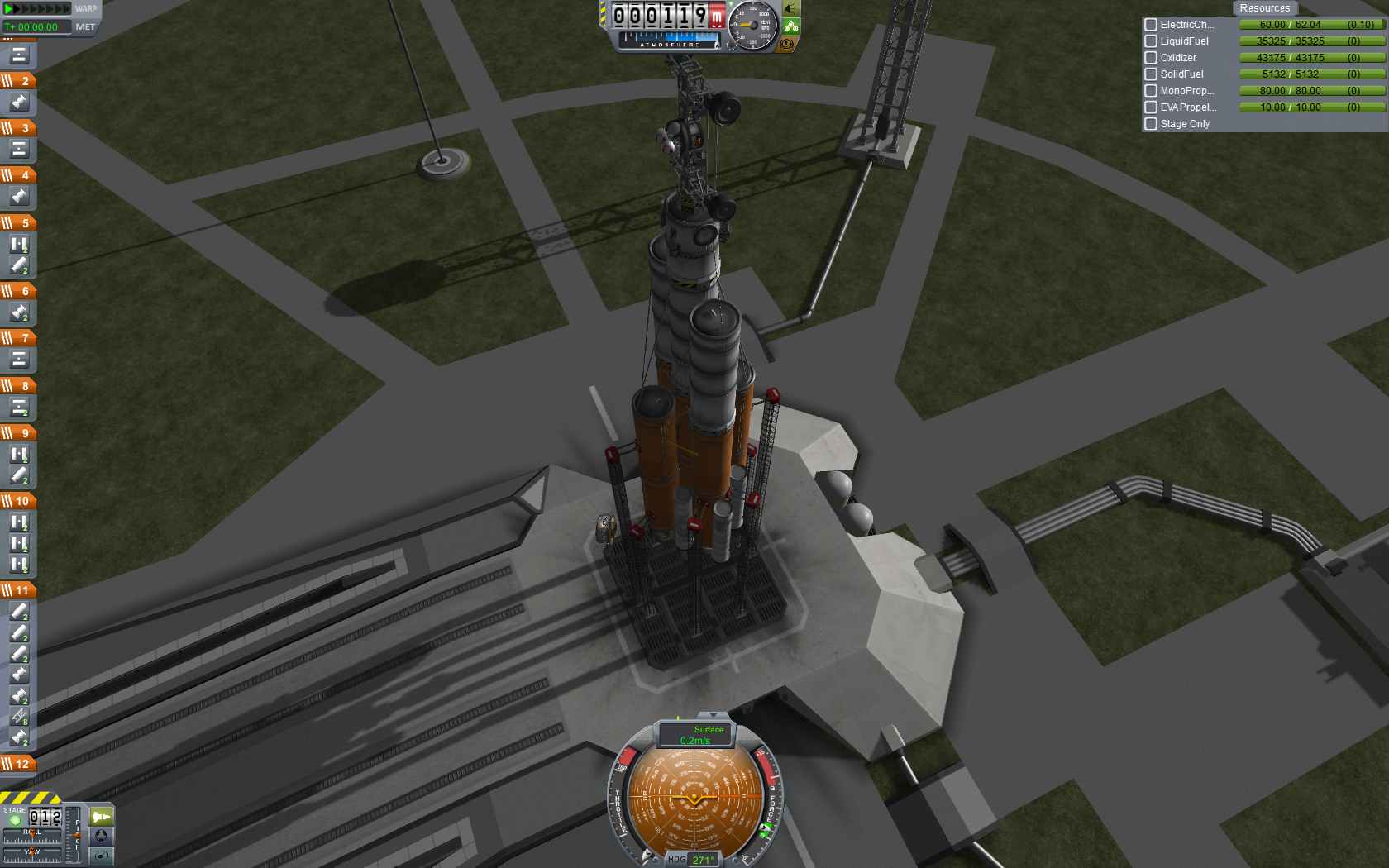Viewport: 1389px width, 868px height.
Task: Check the SolidFuel resource checkbox
Action: [x=1151, y=74]
